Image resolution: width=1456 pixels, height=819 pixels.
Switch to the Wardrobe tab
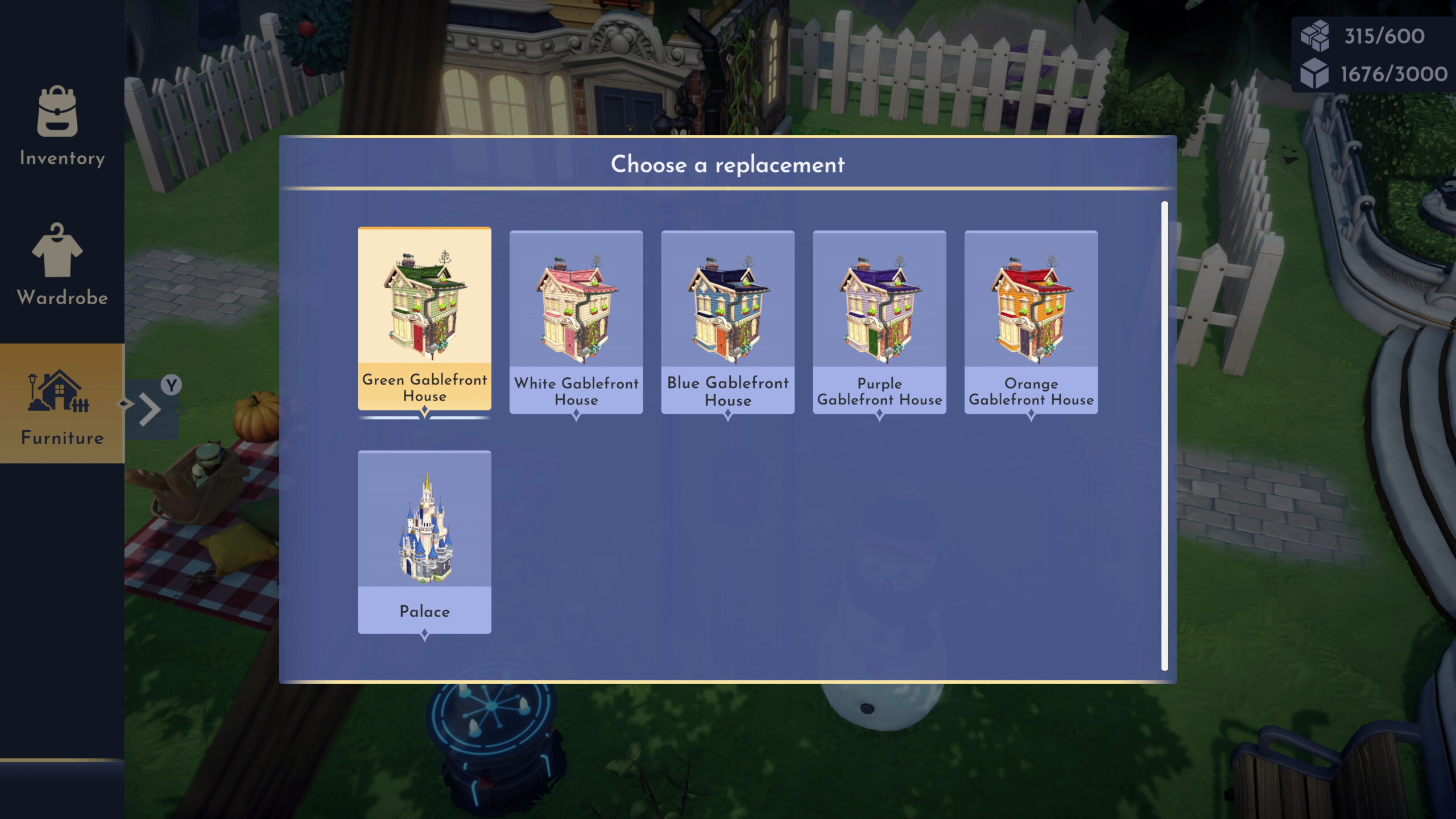pyautogui.click(x=62, y=265)
